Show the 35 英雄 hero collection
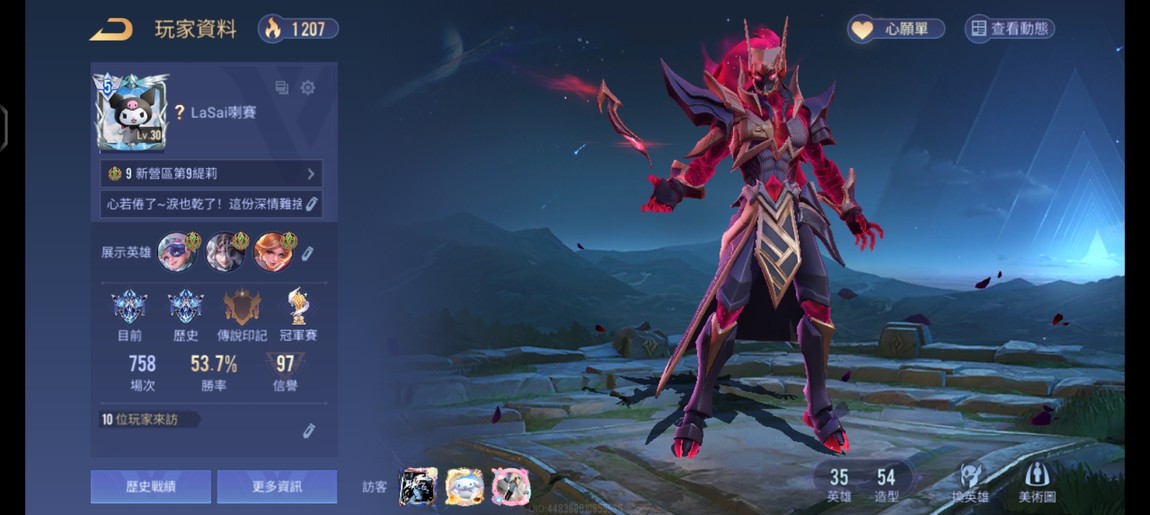Viewport: 1150px width, 515px height. [839, 485]
